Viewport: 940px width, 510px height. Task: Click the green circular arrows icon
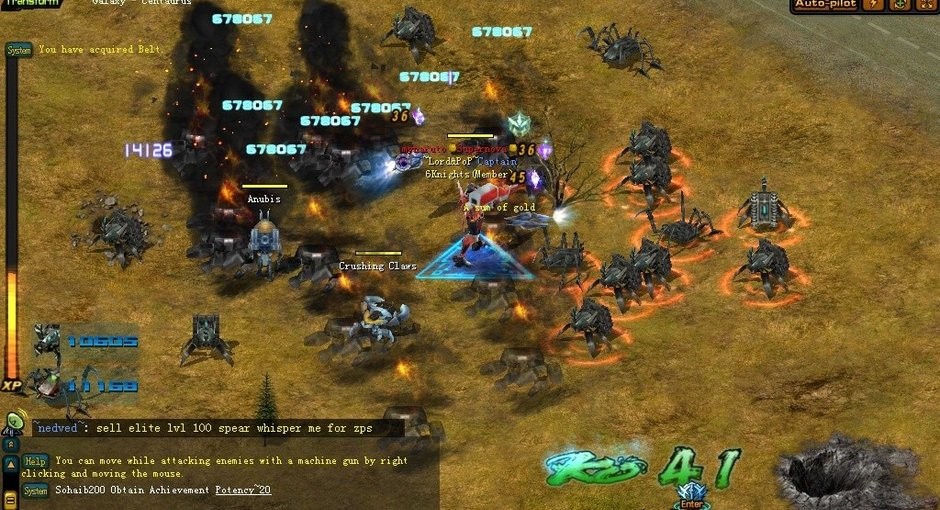[x=899, y=4]
